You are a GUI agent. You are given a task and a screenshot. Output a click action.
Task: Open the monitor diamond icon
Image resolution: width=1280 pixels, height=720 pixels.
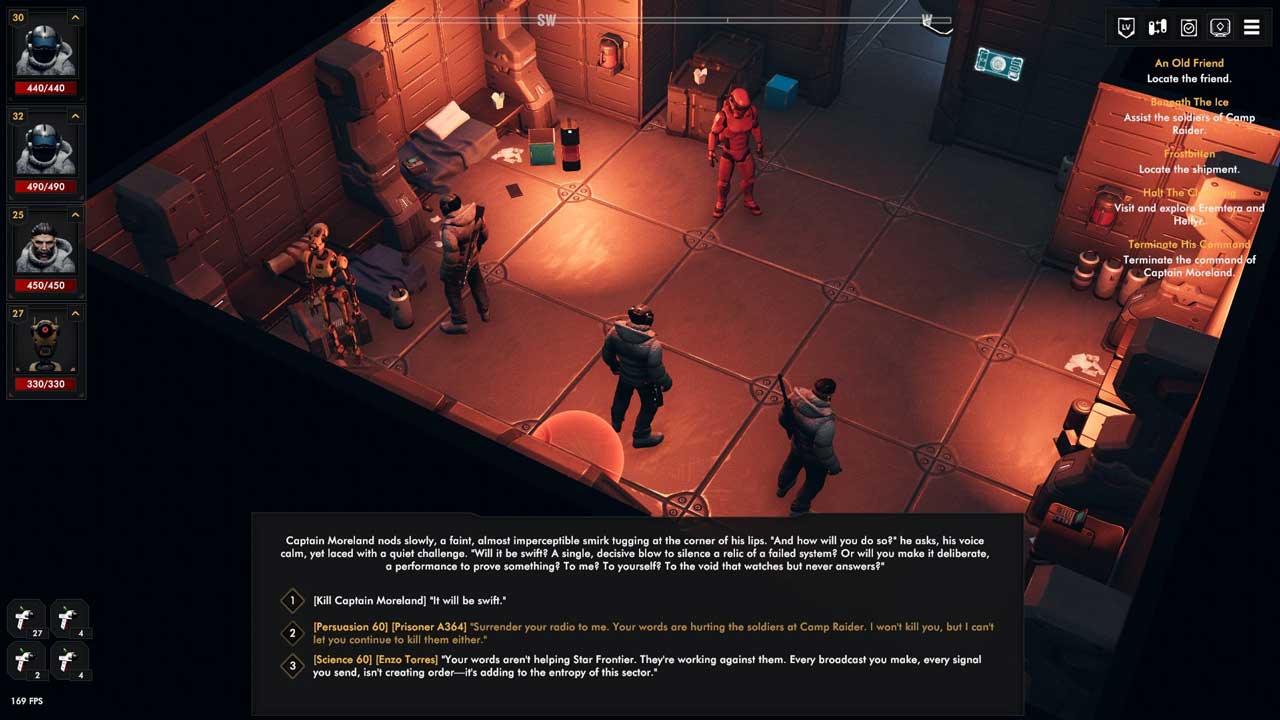(x=1220, y=28)
